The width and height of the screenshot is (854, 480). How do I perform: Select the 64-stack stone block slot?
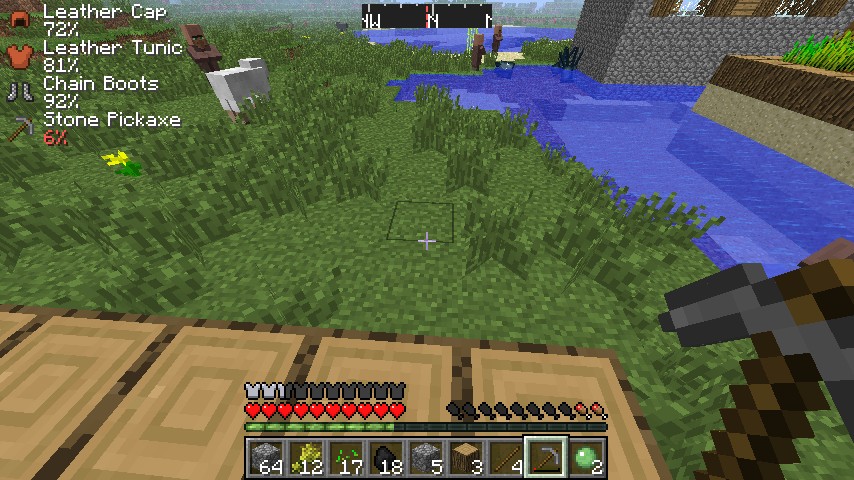(x=266, y=457)
